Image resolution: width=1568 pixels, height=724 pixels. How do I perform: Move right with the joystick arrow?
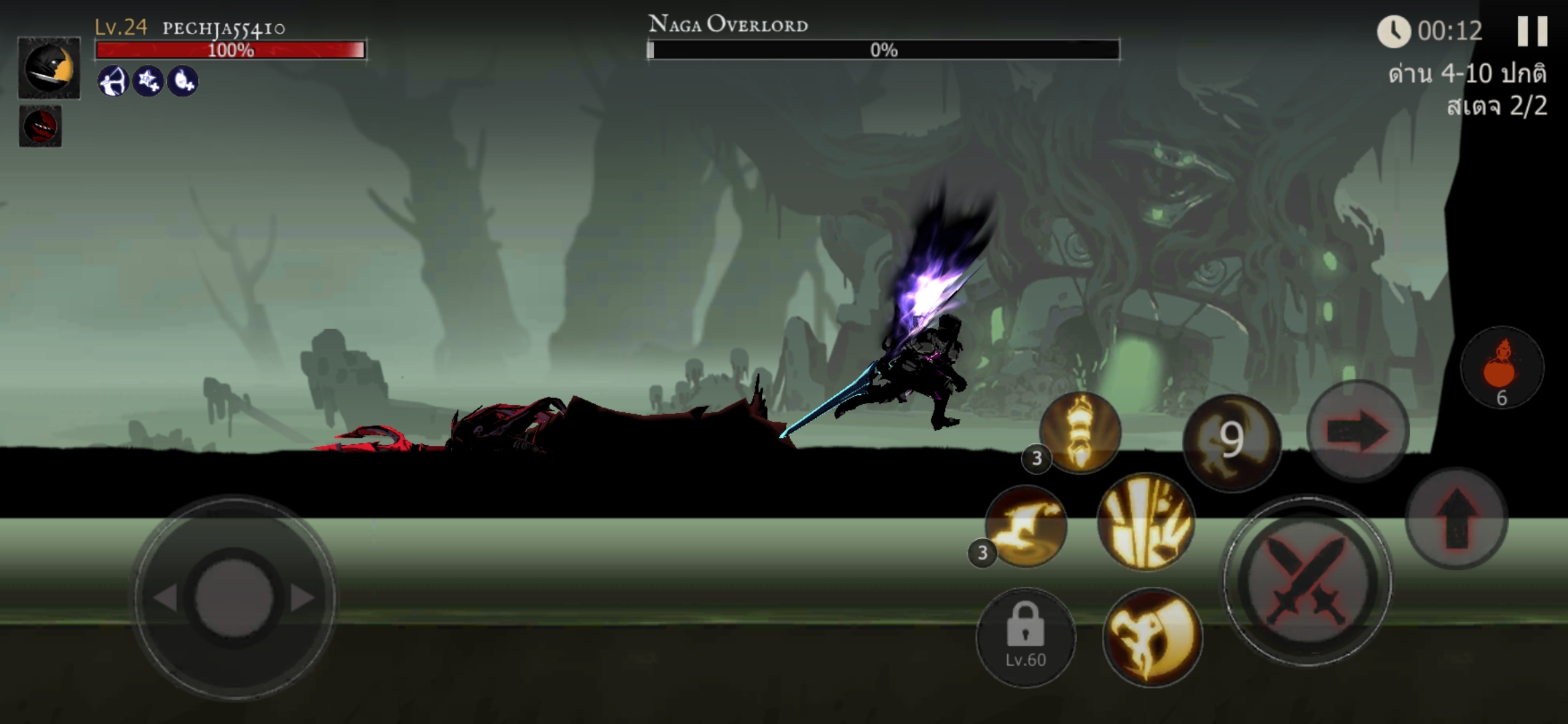tap(302, 597)
